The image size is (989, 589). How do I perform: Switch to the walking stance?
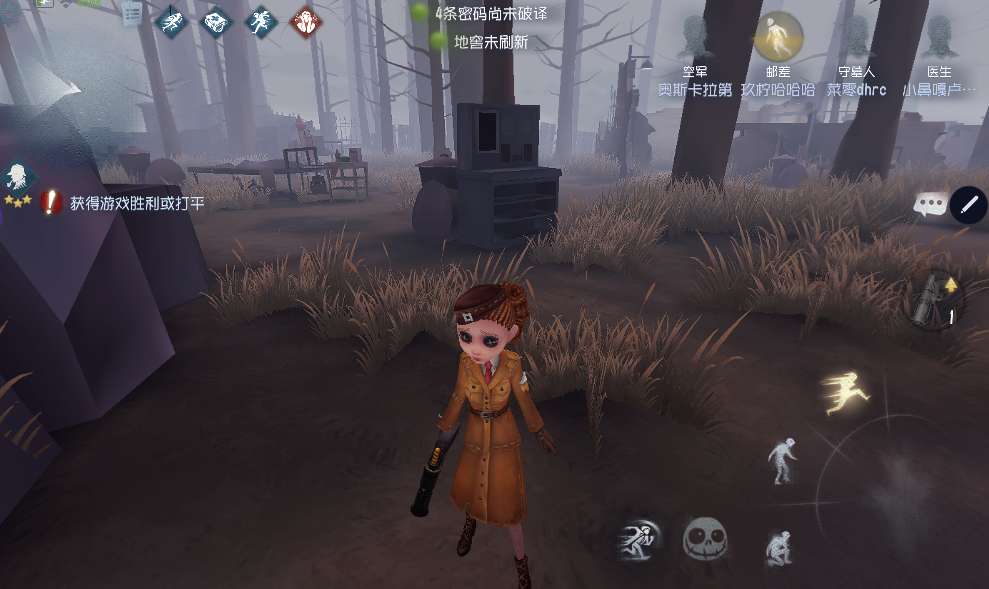(x=781, y=461)
